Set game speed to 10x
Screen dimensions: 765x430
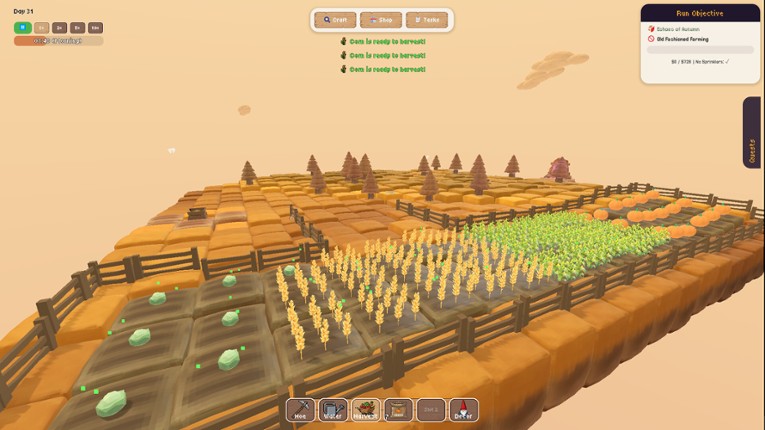pyautogui.click(x=95, y=28)
